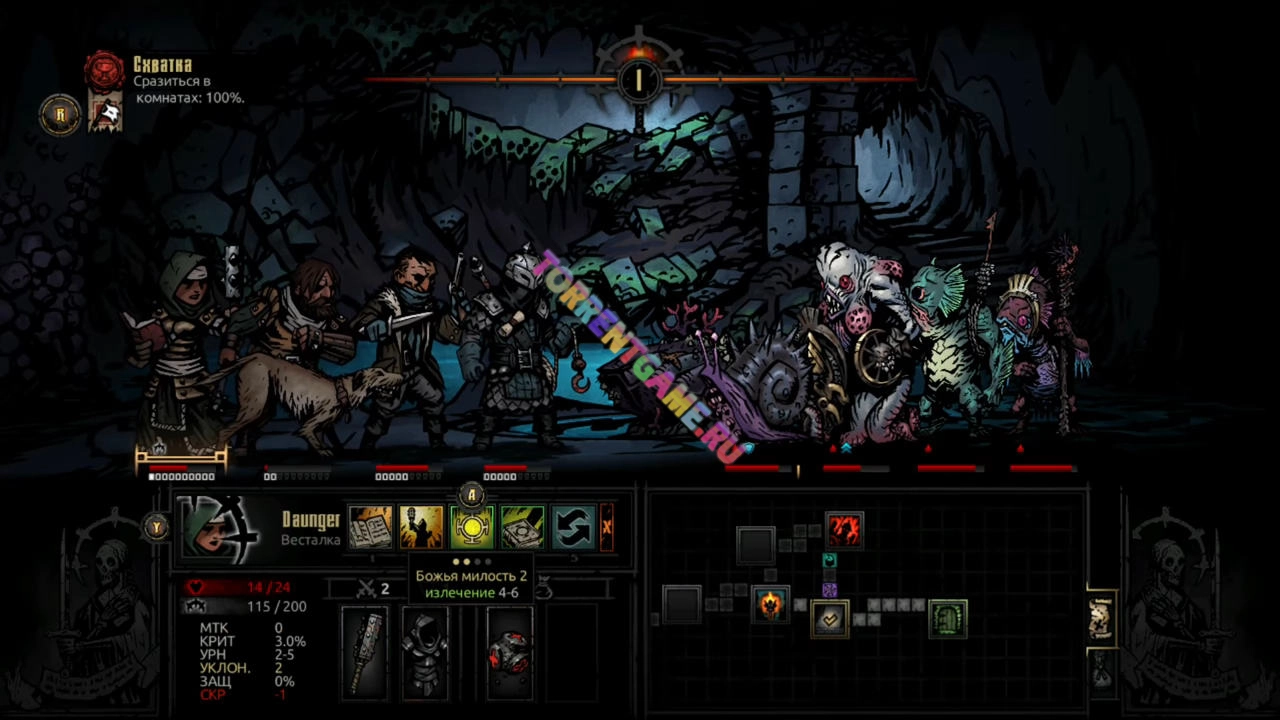Use the swap position arrows skill
Viewport: 1280px width, 720px height.
click(x=573, y=527)
